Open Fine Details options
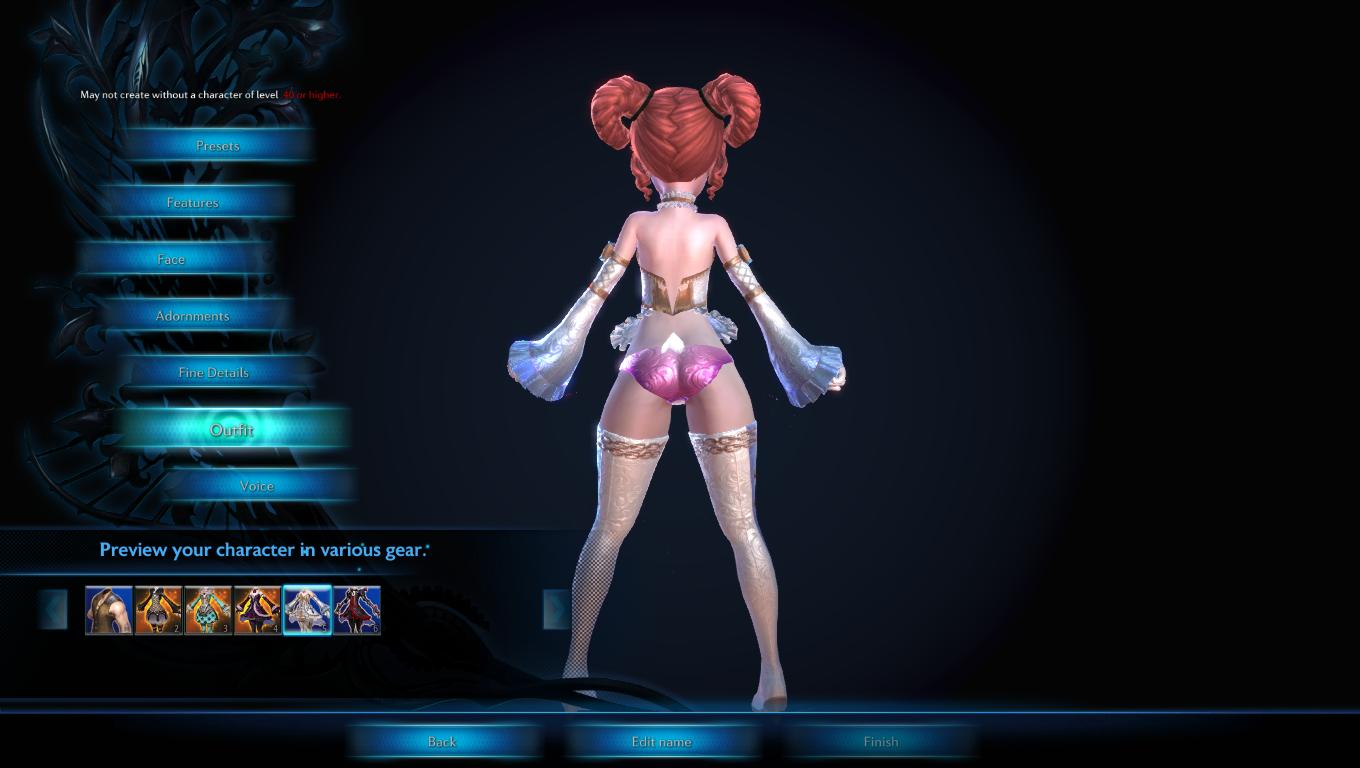Viewport: 1360px width, 768px height. click(213, 373)
